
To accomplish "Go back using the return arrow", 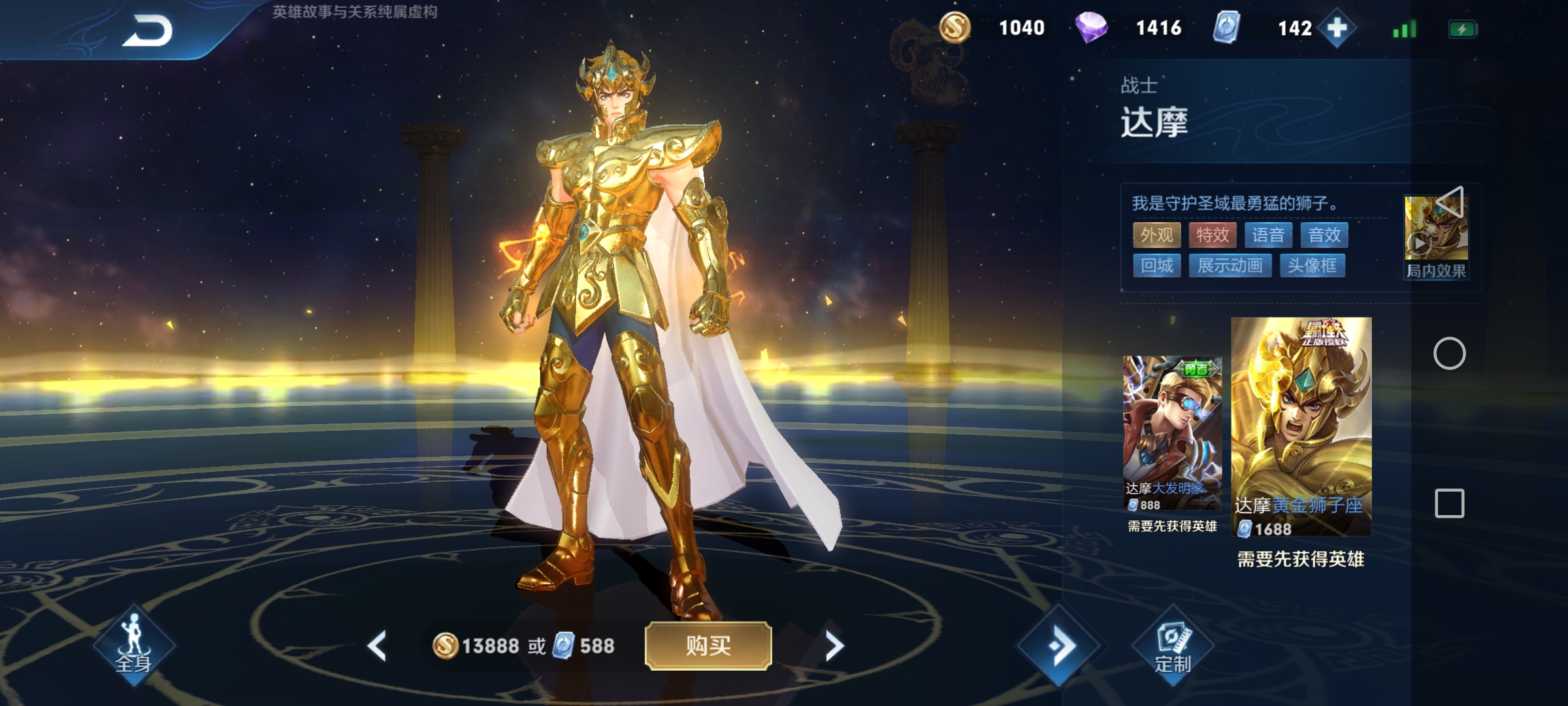I will point(148,31).
